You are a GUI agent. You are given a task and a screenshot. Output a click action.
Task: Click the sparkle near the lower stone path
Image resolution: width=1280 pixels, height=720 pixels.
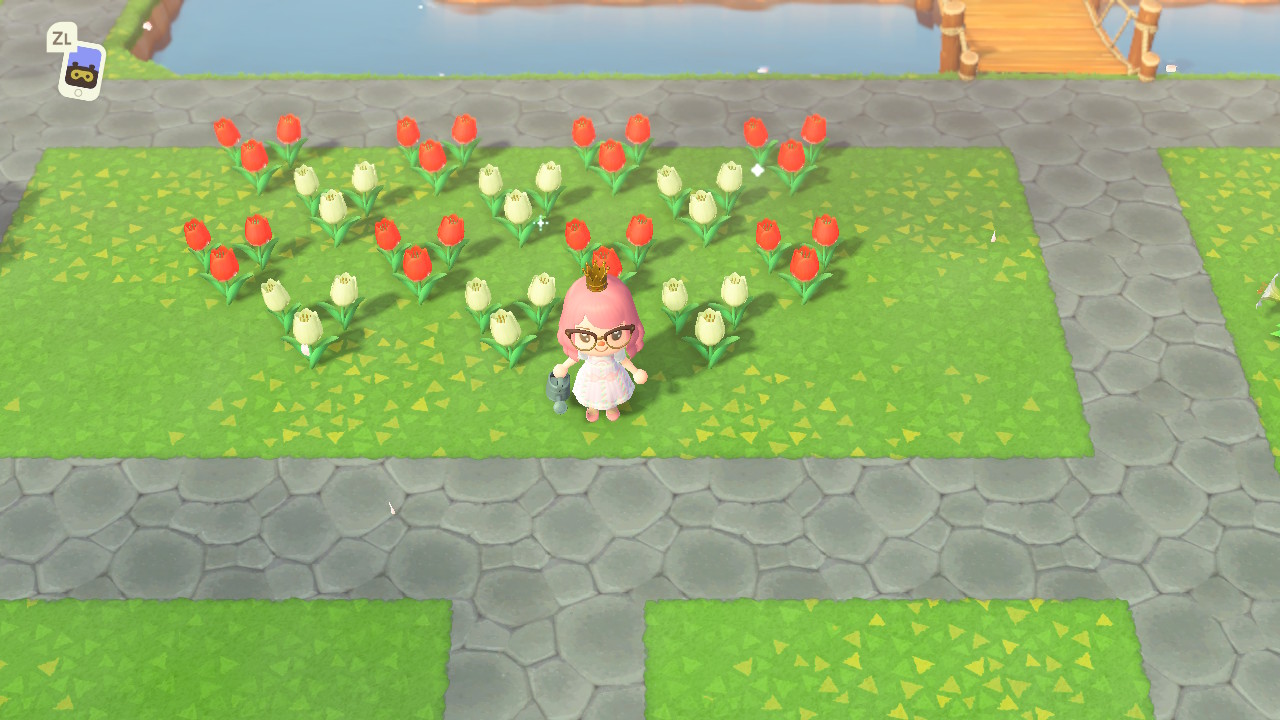(392, 508)
